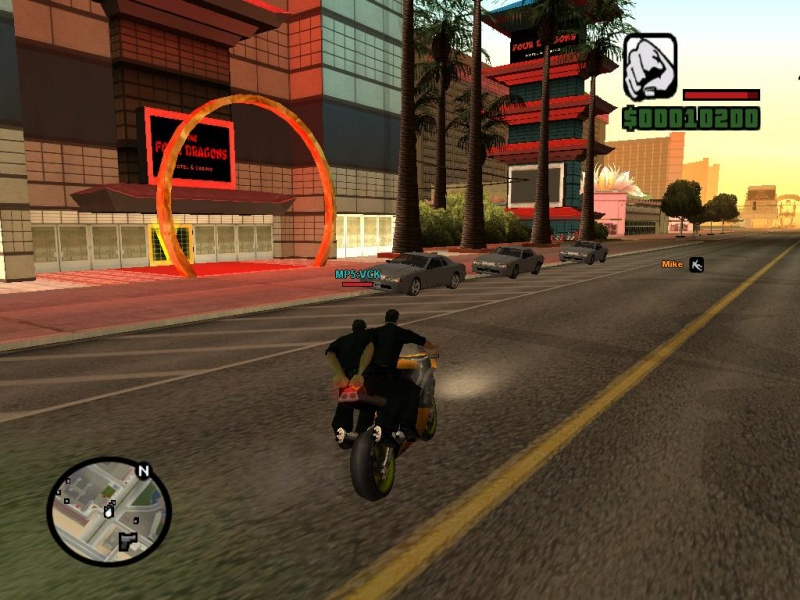This screenshot has height=600, width=800.
Task: Click the white player arrow on the minimap
Action: click(x=108, y=511)
